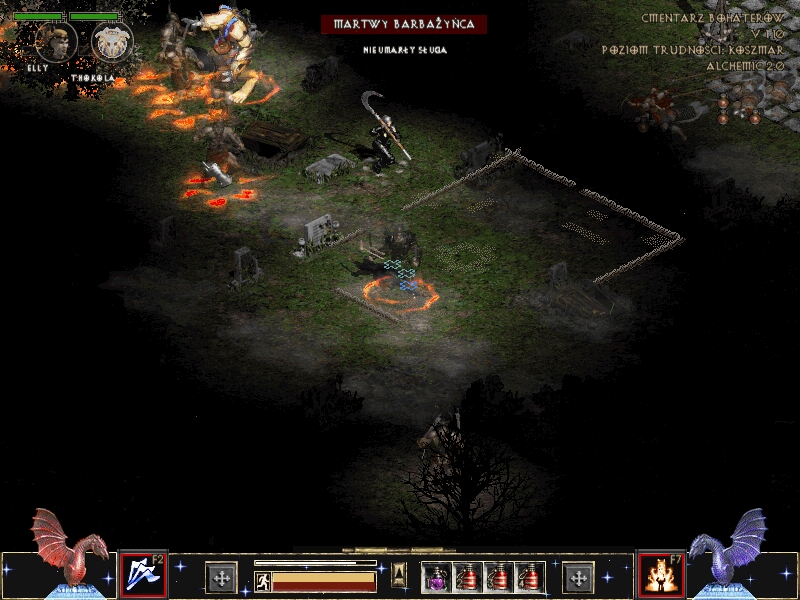The image size is (800, 600).
Task: Select Elly's mercenary portrait
Action: tap(57, 42)
